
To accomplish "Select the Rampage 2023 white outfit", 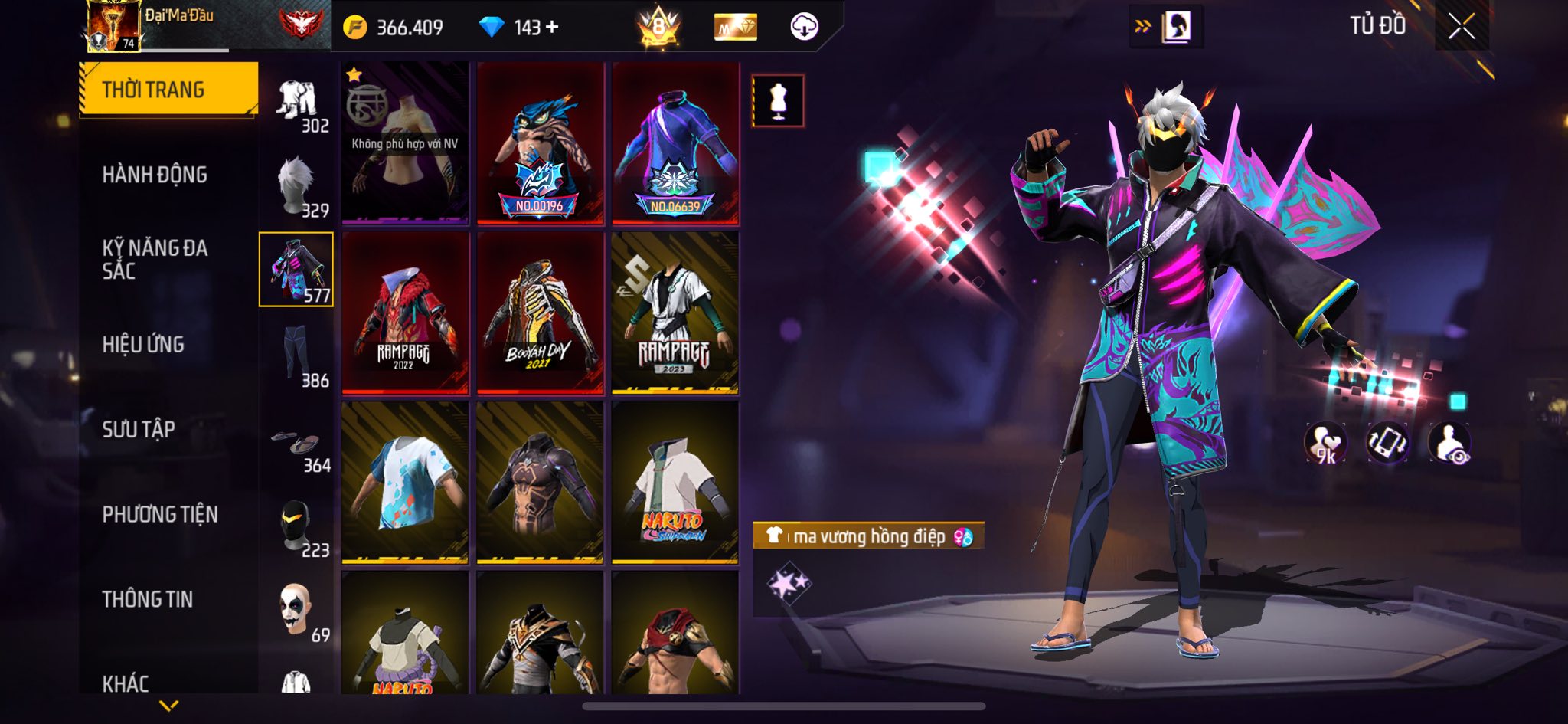I will tap(675, 313).
